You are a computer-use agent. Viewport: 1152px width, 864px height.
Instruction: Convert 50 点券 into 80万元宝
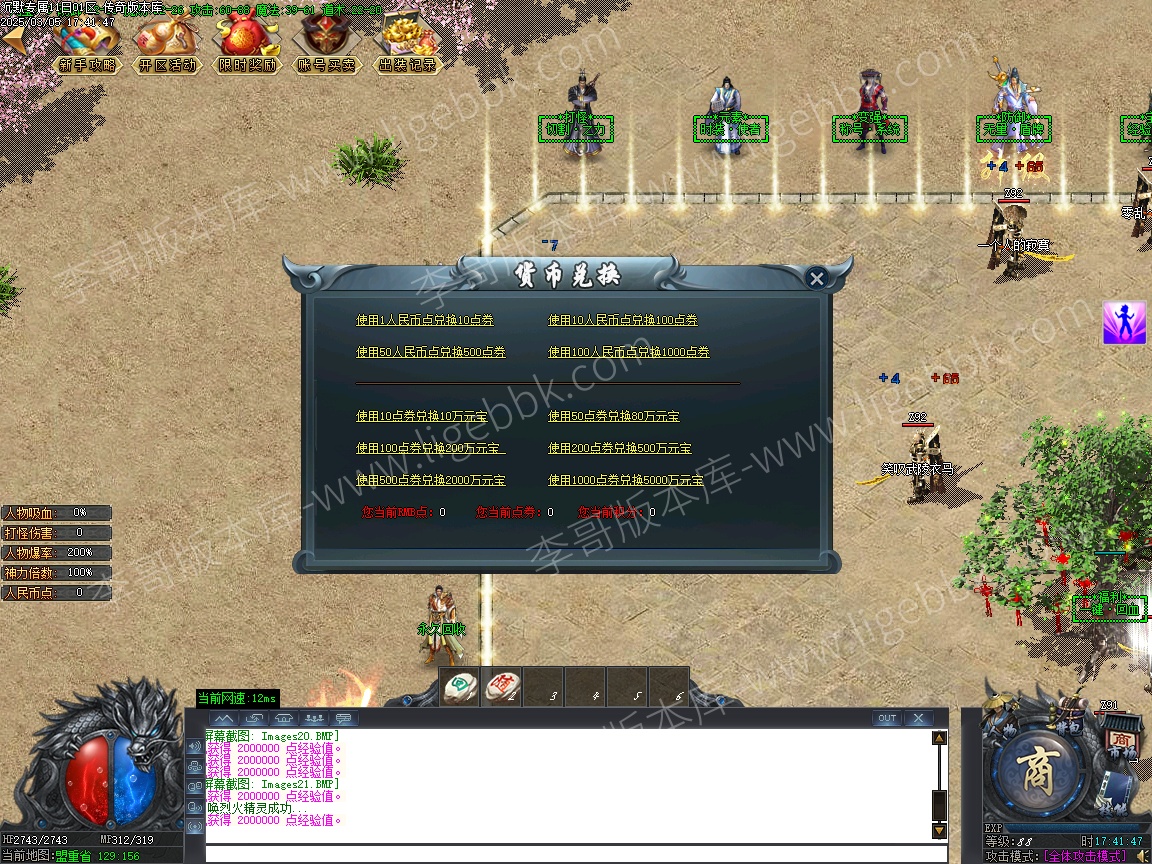click(614, 416)
